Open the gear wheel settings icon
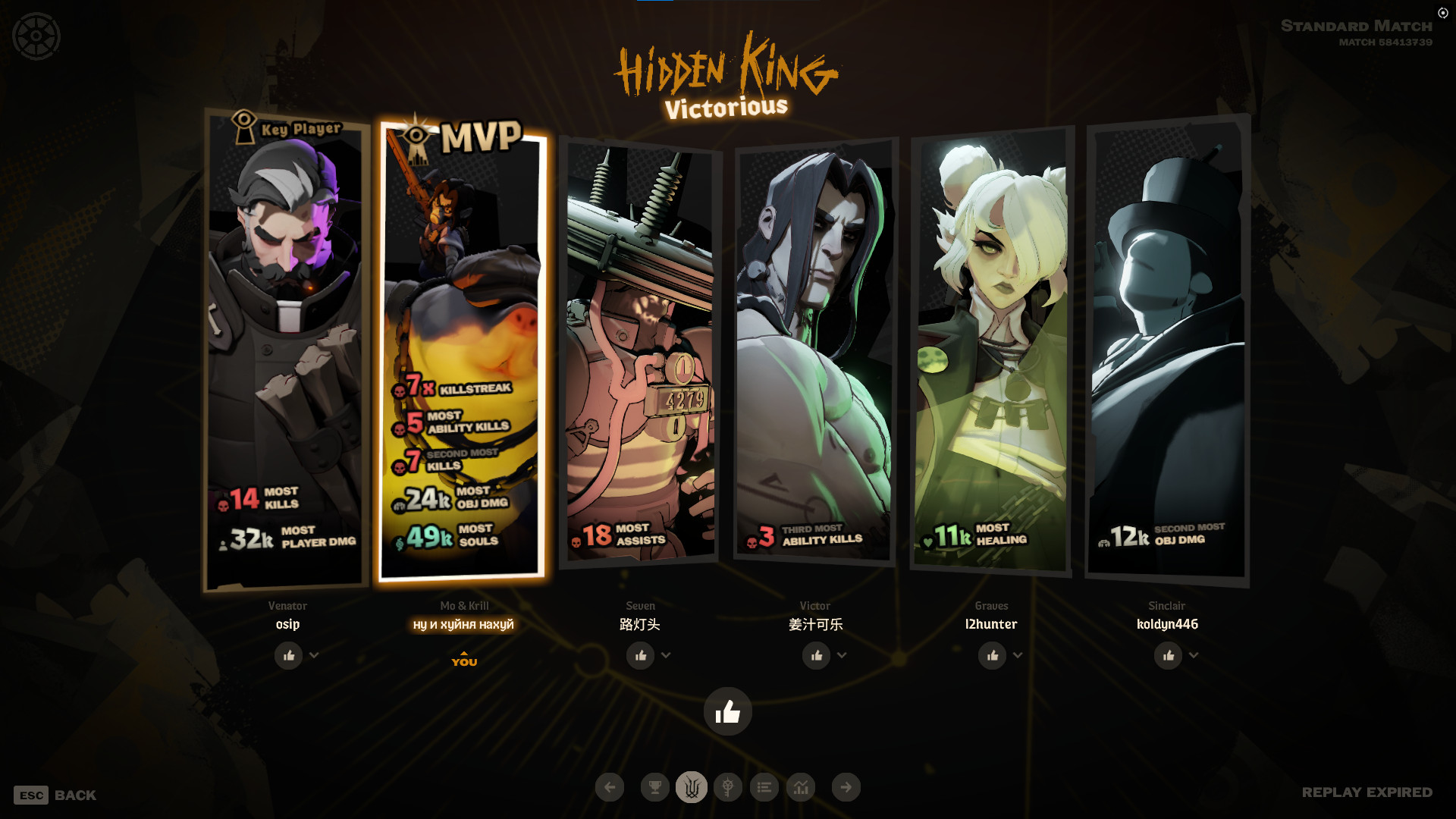Screen dimensions: 1456x819 coord(36,36)
